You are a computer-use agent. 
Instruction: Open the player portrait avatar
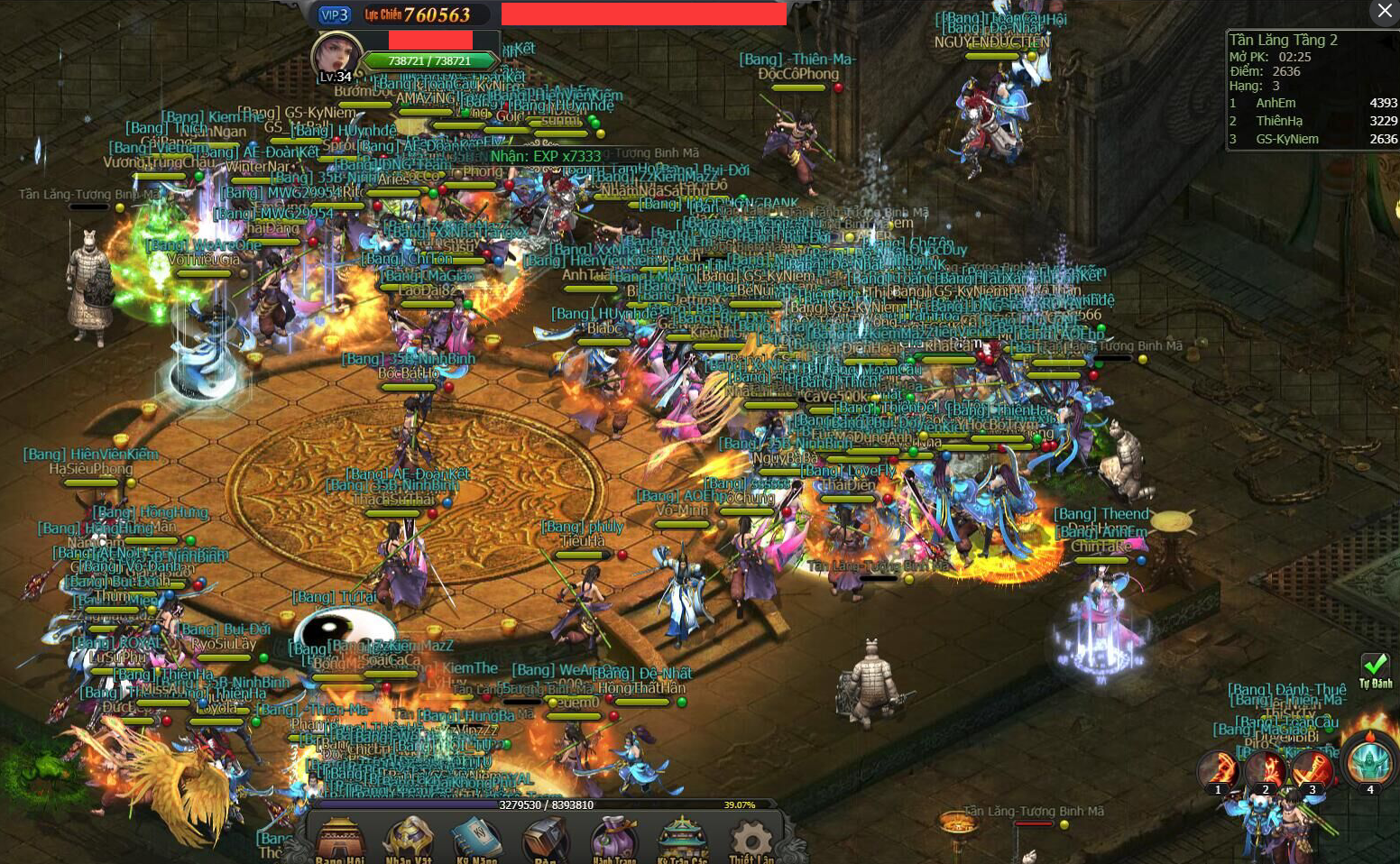tap(335, 56)
